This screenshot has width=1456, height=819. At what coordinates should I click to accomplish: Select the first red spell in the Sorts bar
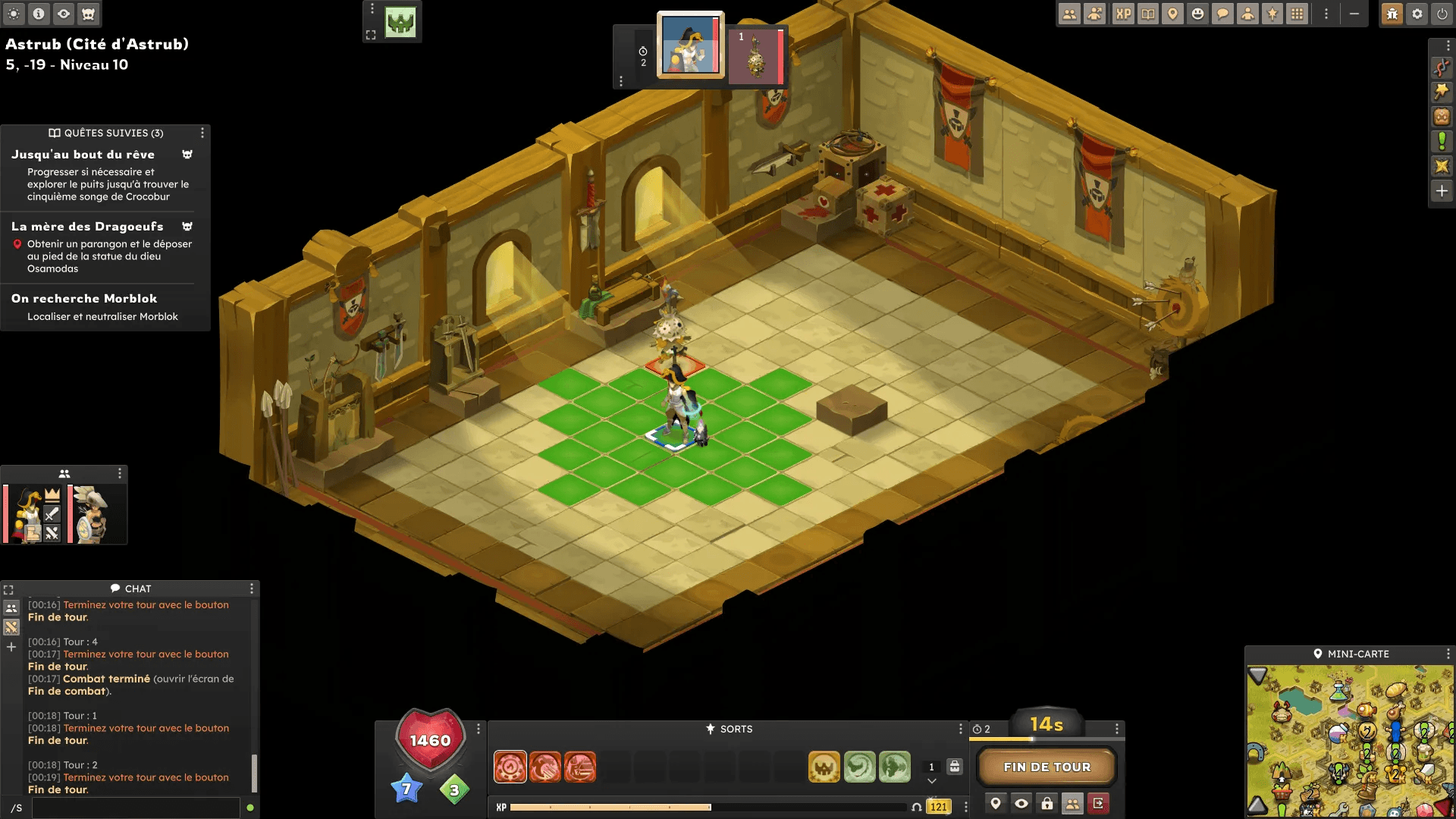pyautogui.click(x=510, y=767)
